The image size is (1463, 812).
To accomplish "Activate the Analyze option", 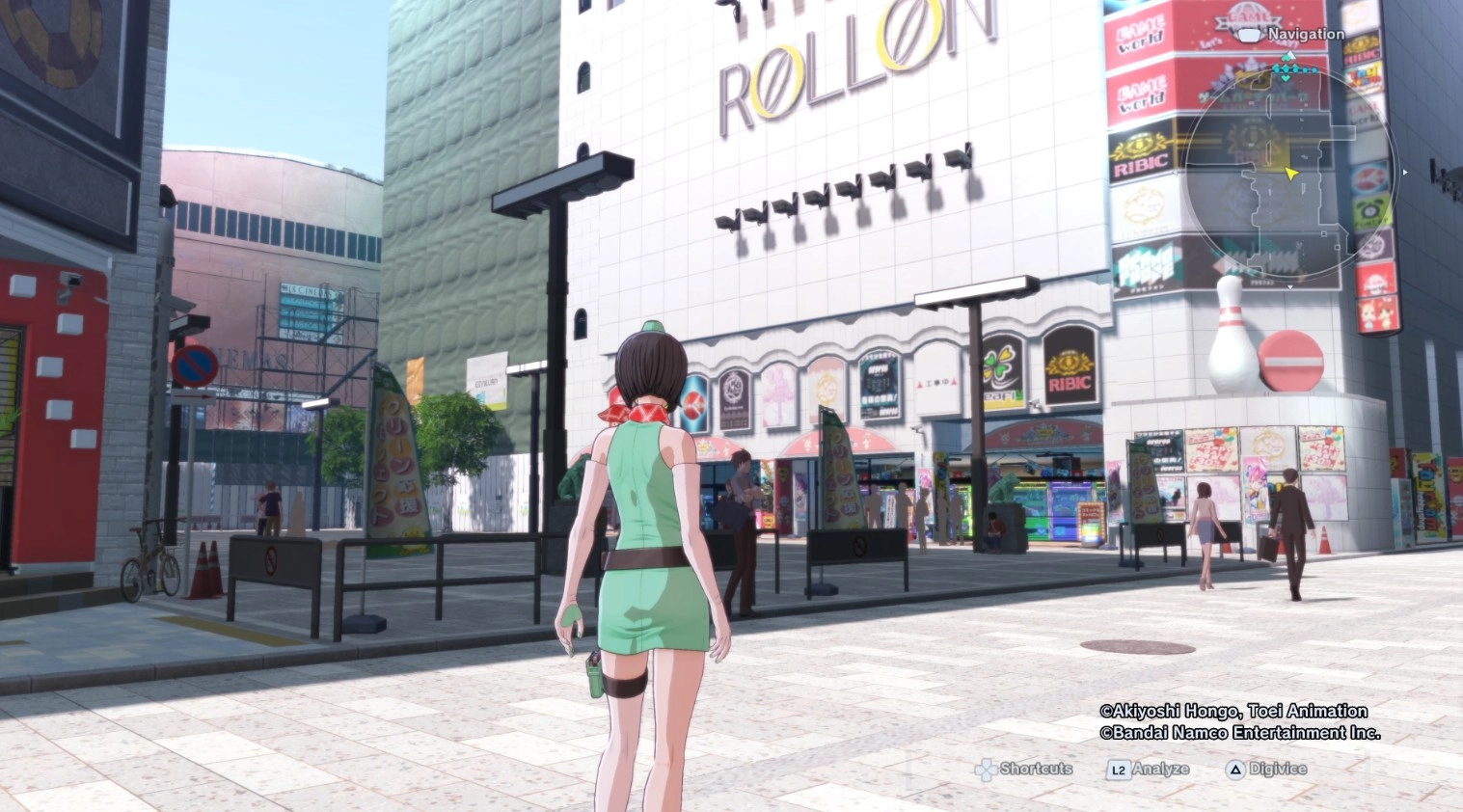I will click(1150, 770).
